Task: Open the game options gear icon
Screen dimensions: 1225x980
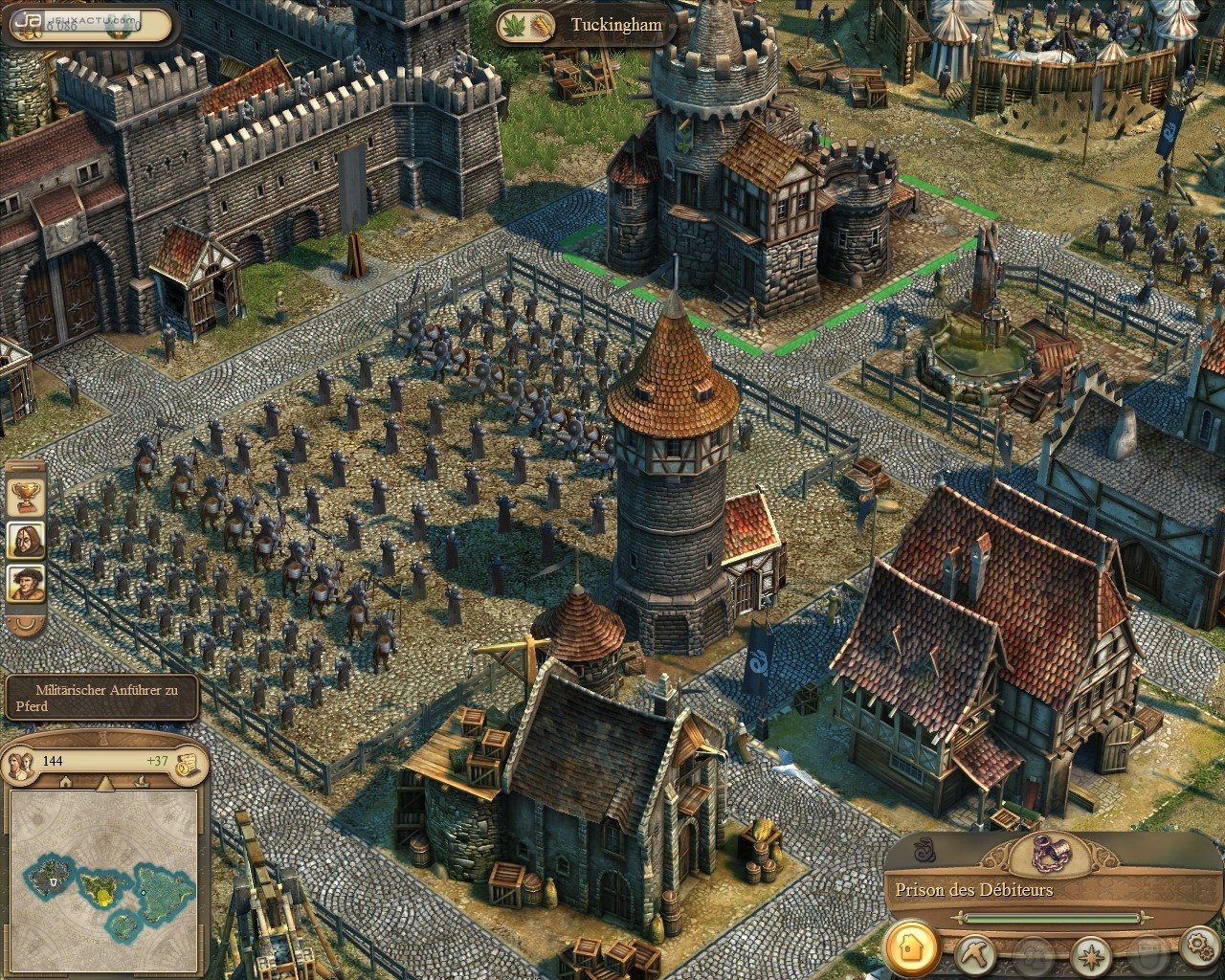Action: 1199,949
